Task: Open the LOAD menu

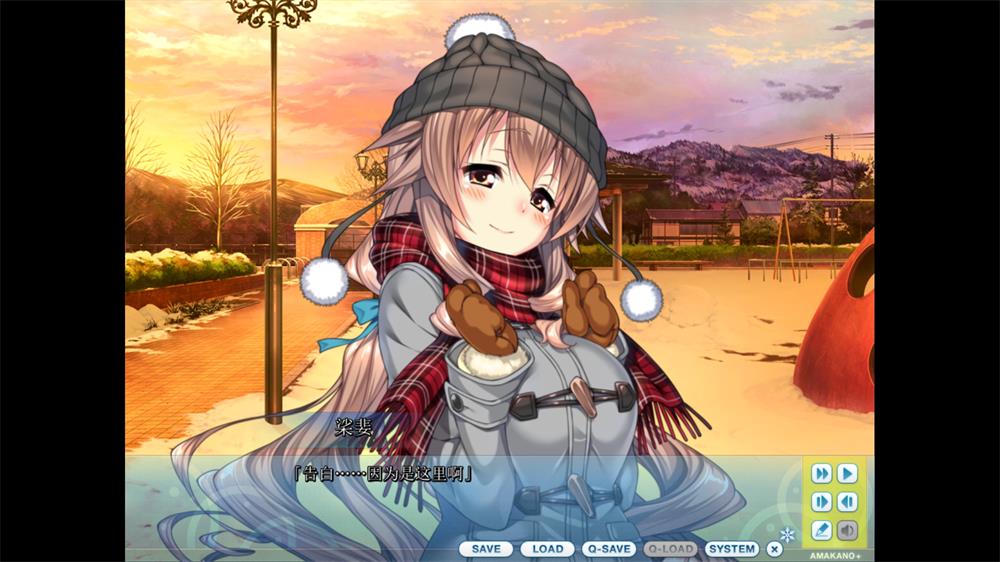Action: click(x=547, y=549)
